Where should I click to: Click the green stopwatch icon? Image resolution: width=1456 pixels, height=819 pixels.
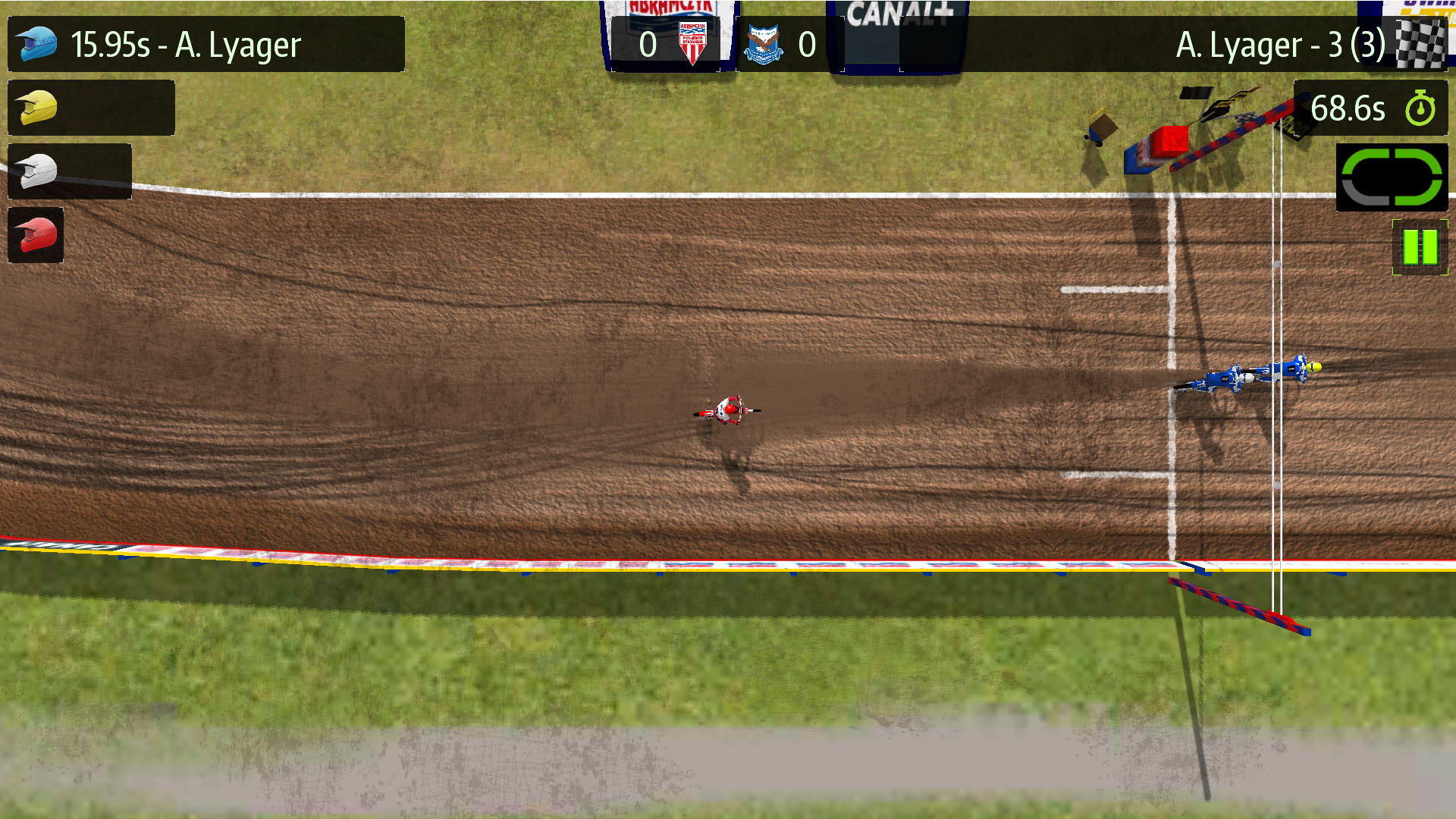(x=1420, y=108)
